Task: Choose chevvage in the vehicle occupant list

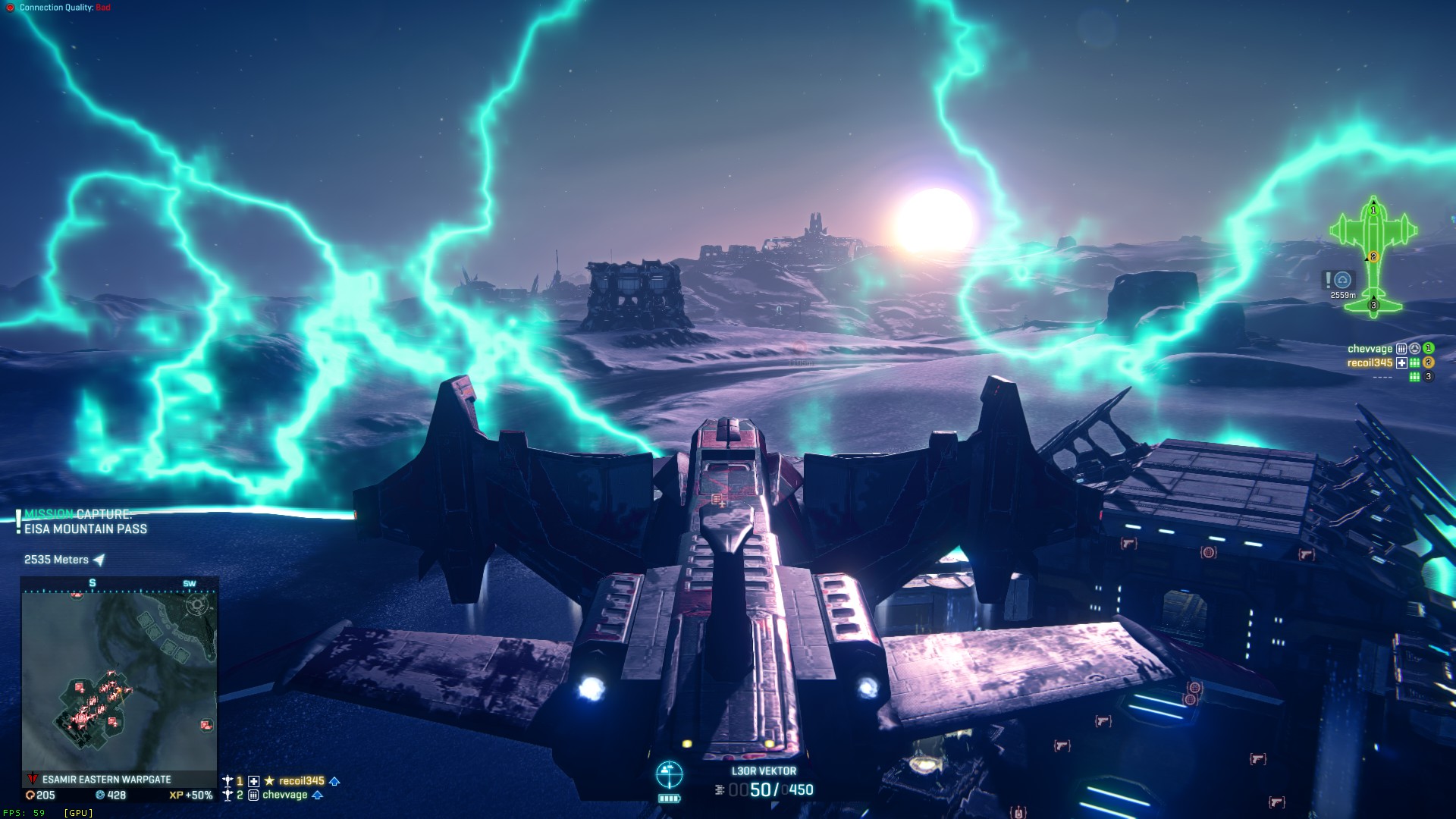Action: pyautogui.click(x=1370, y=349)
